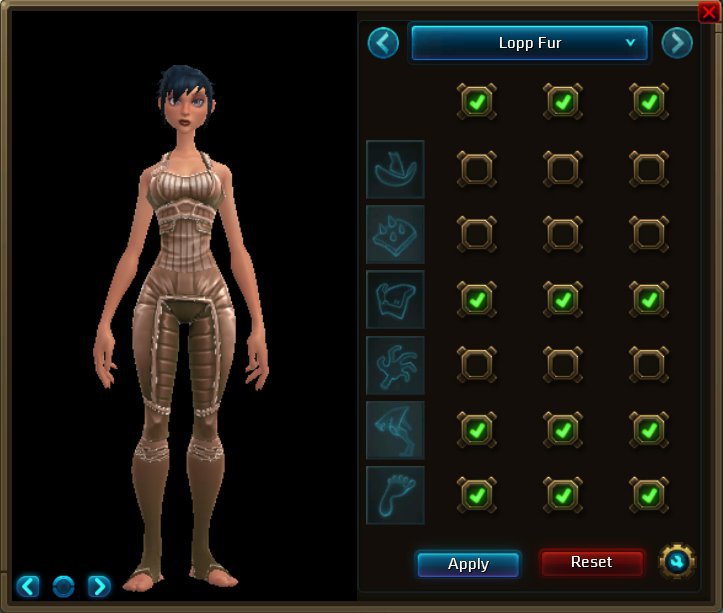Click the round center-view button under the character
The height and width of the screenshot is (613, 723).
point(63,585)
